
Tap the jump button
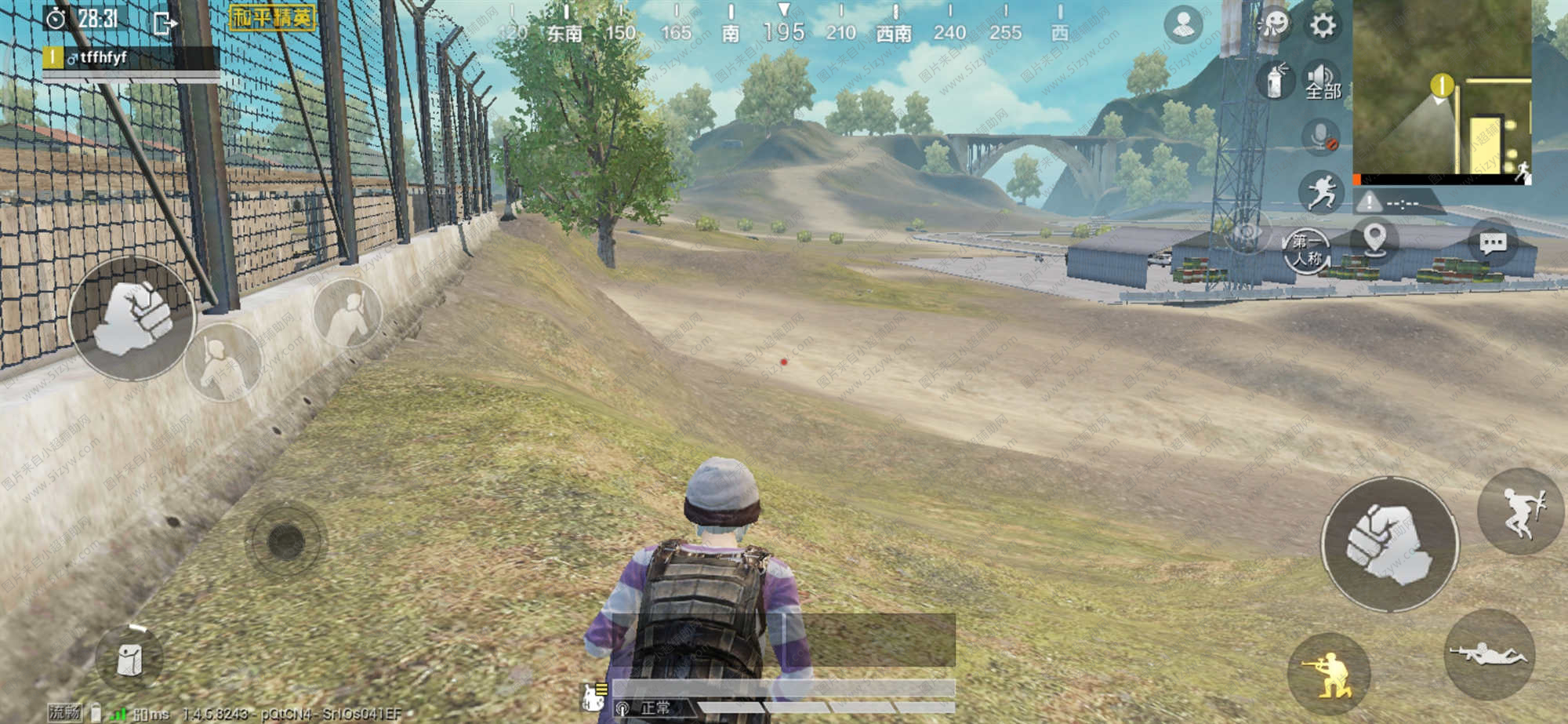(x=1520, y=511)
